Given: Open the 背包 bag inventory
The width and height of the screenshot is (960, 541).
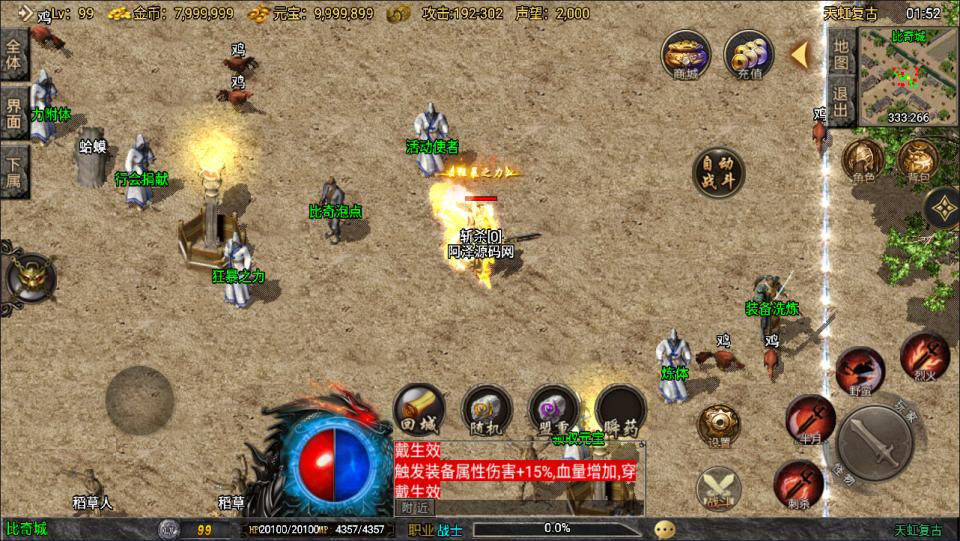Looking at the screenshot, I should [x=916, y=160].
